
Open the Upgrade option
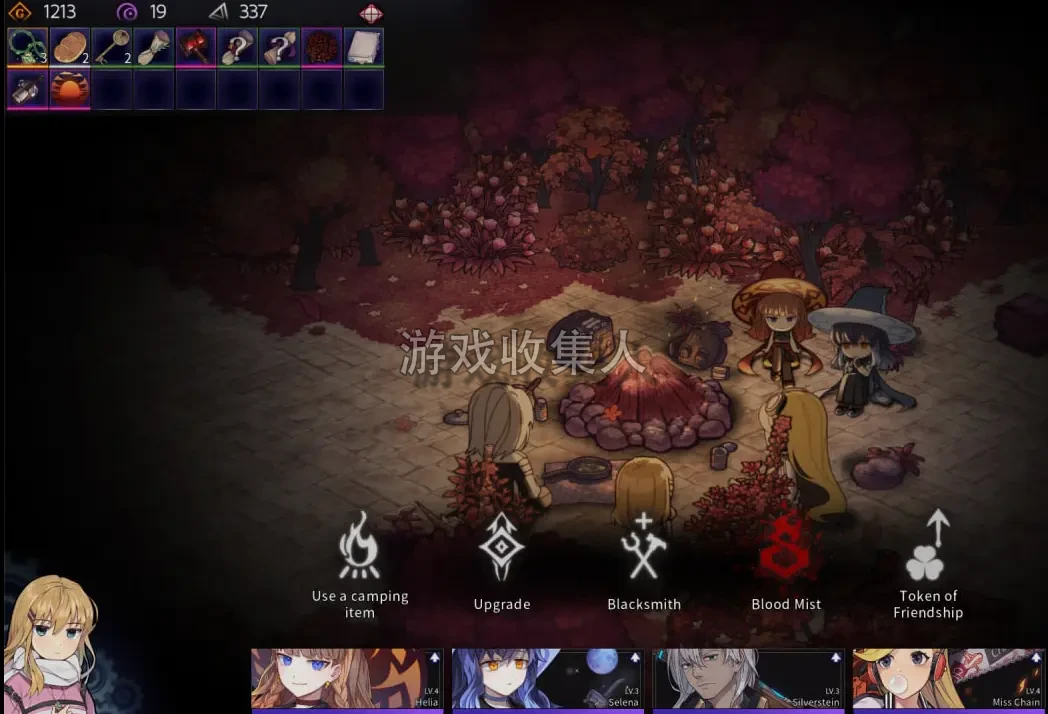tap(501, 560)
